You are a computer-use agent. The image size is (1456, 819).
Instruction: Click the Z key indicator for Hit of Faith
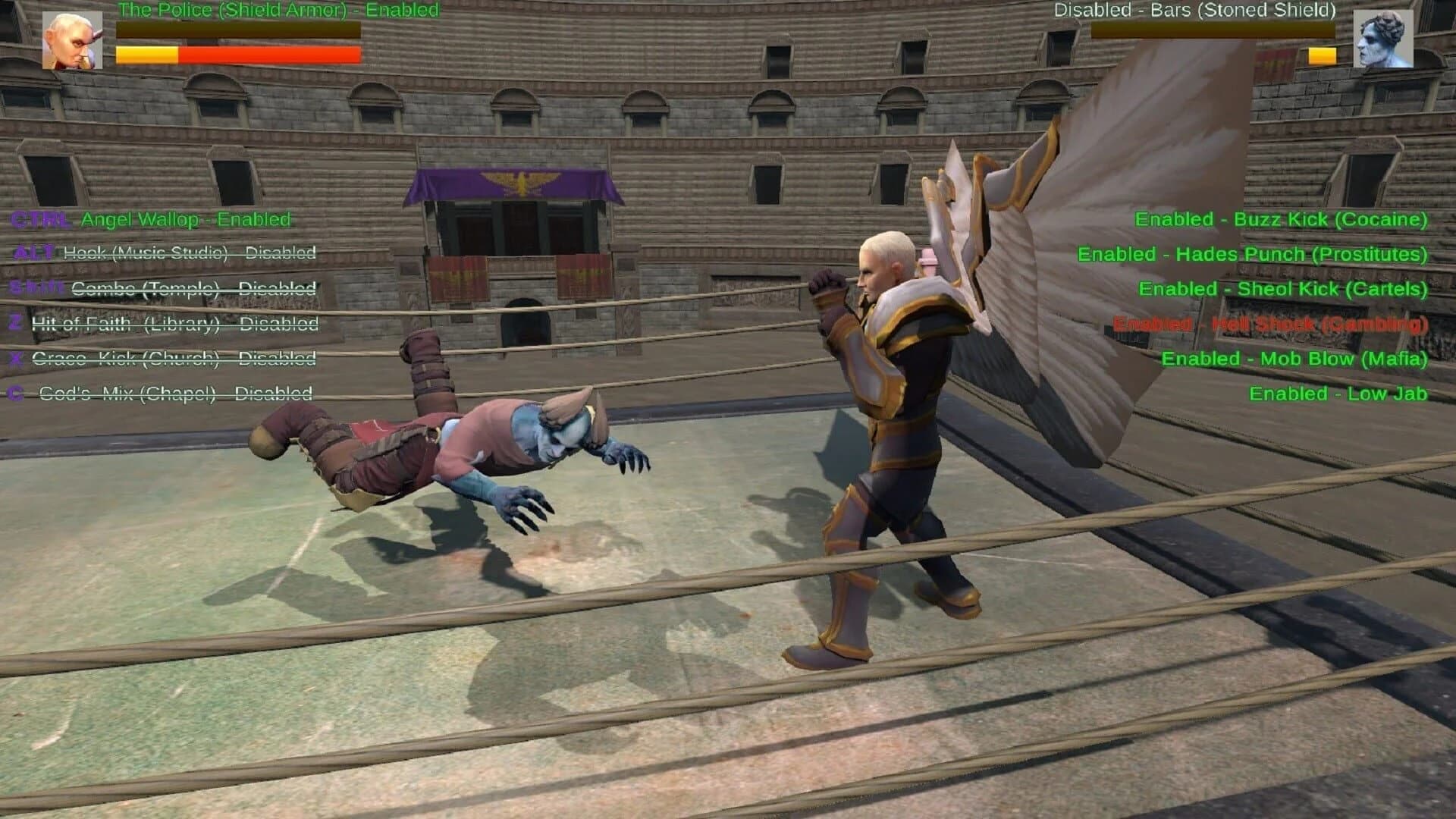click(17, 323)
